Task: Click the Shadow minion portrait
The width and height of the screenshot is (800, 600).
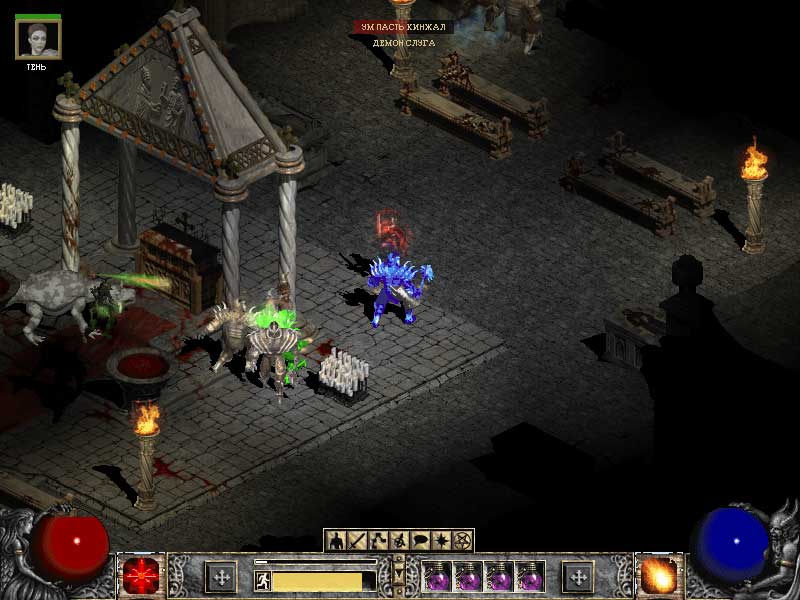Action: pos(38,40)
